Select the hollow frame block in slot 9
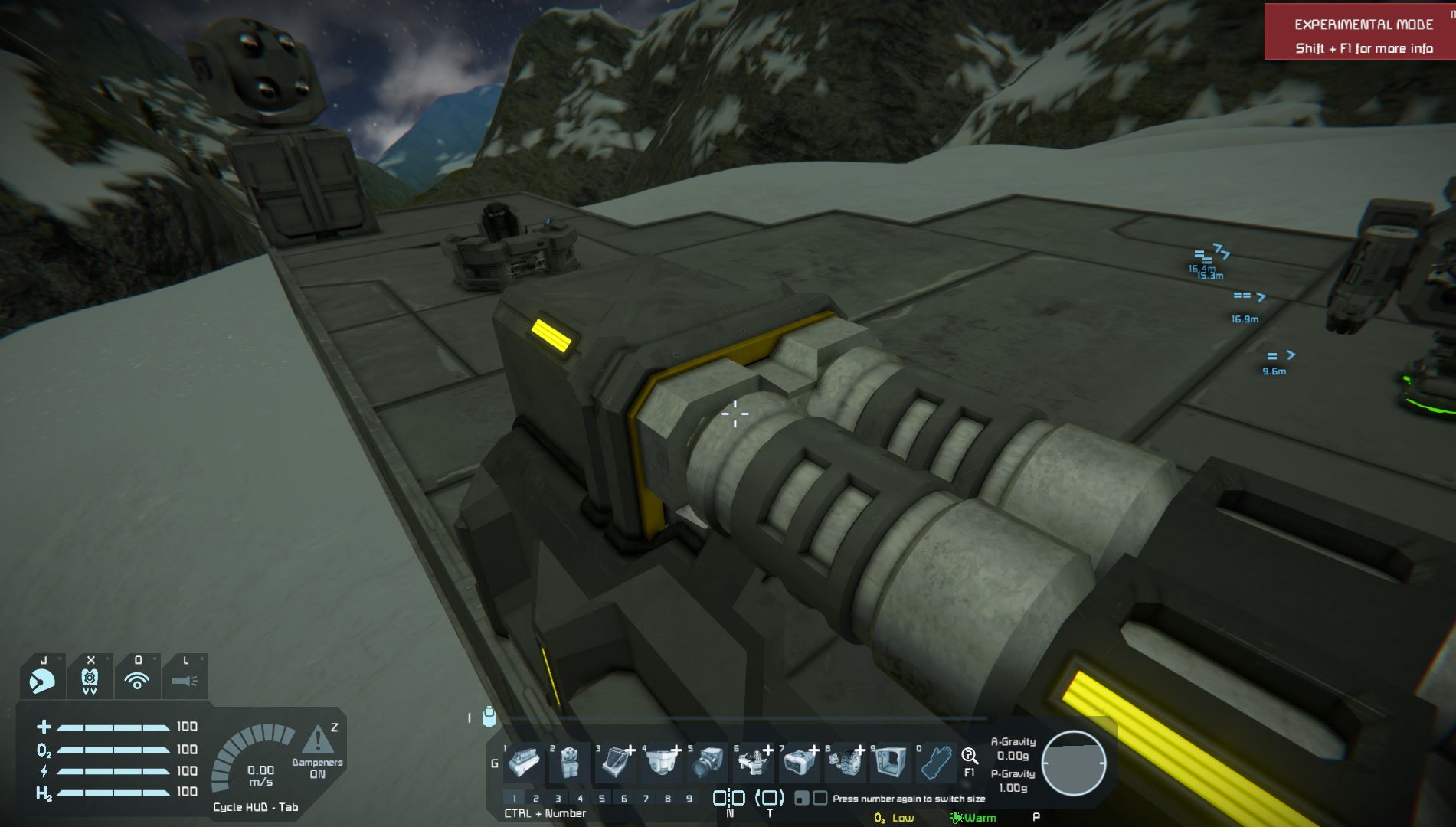This screenshot has width=1456, height=827. 889,762
